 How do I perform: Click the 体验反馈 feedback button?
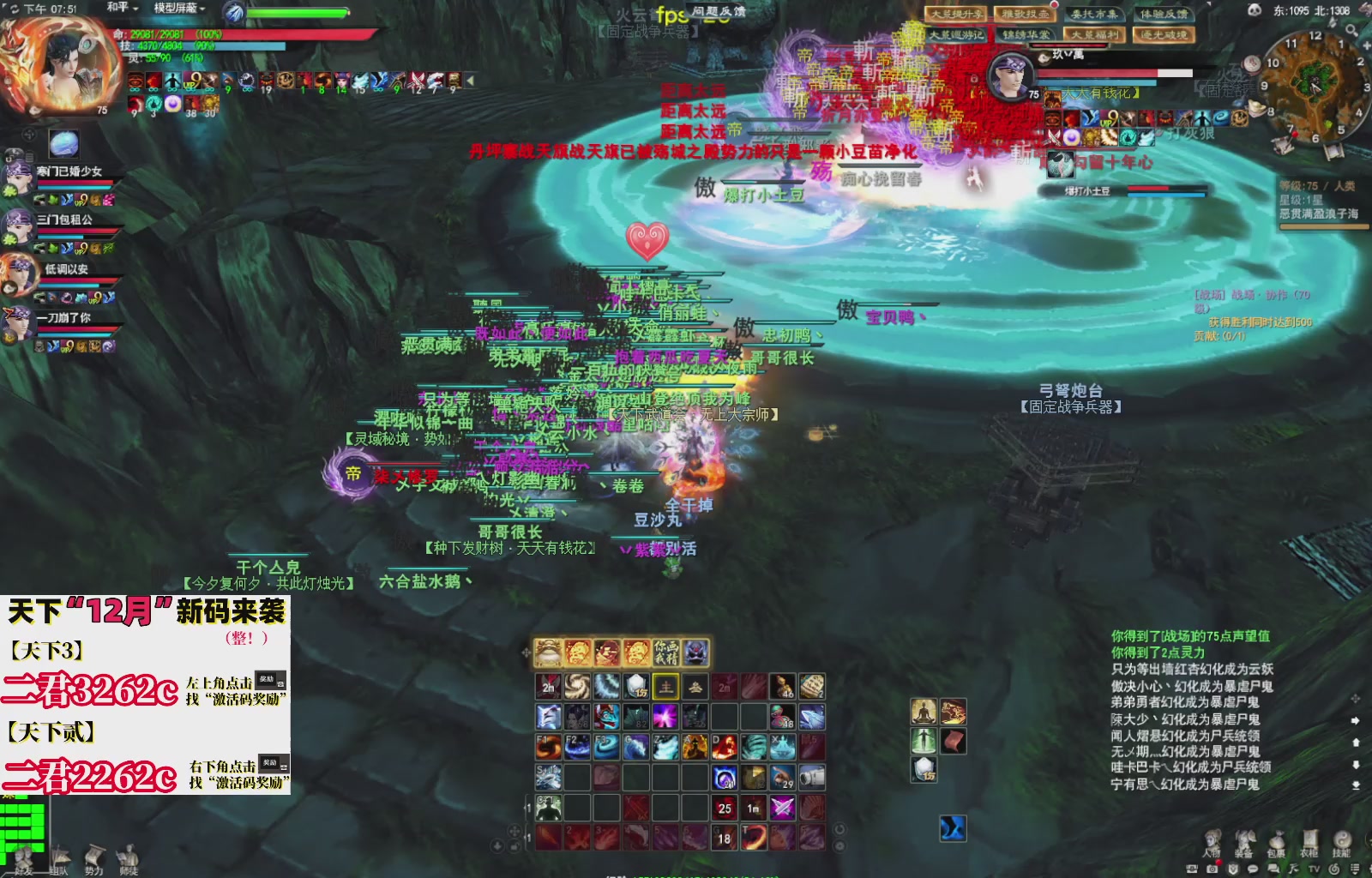click(x=1164, y=15)
